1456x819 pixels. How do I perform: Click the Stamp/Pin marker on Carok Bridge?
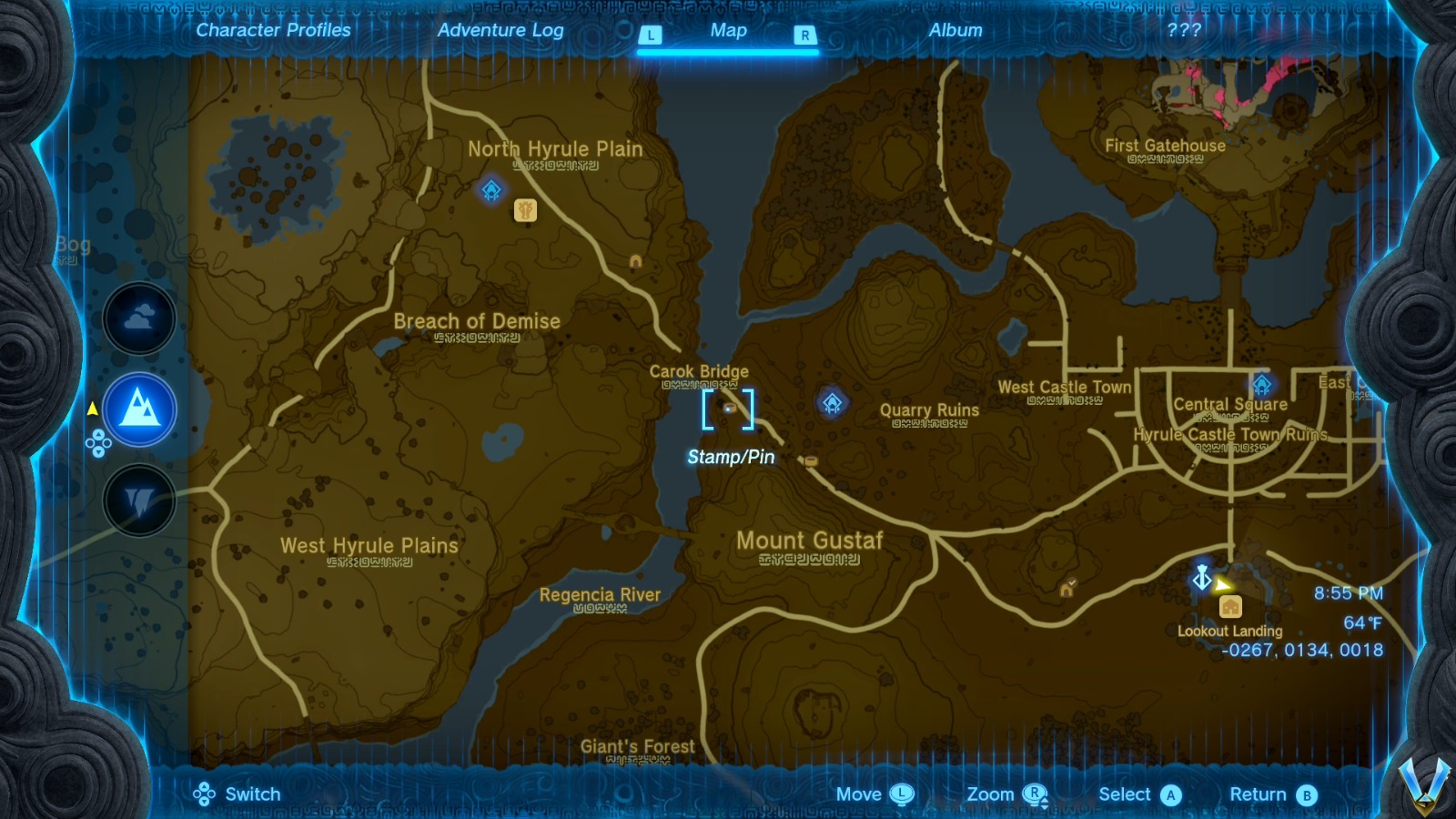point(728,410)
